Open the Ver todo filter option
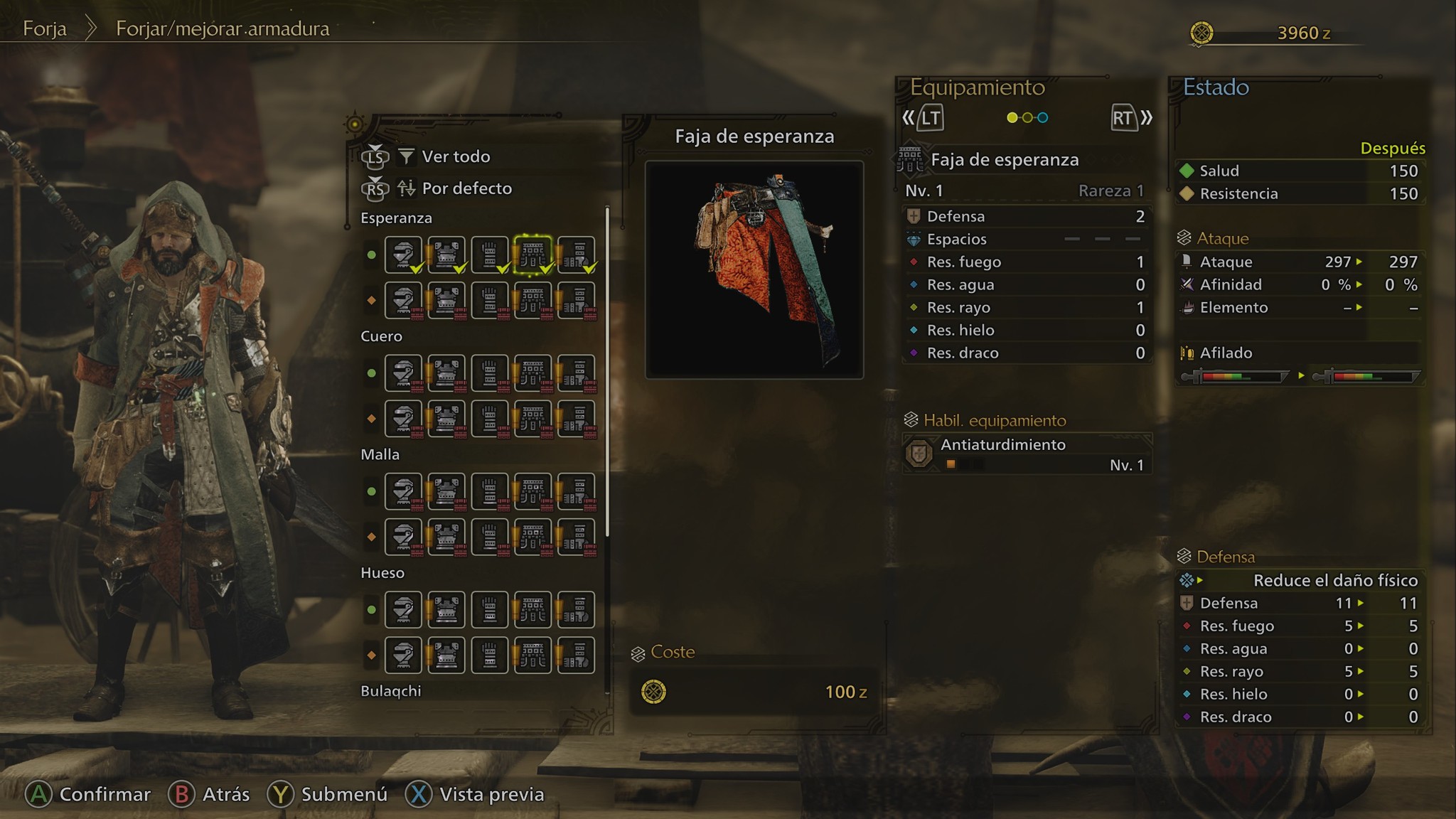The height and width of the screenshot is (819, 1456). (455, 156)
